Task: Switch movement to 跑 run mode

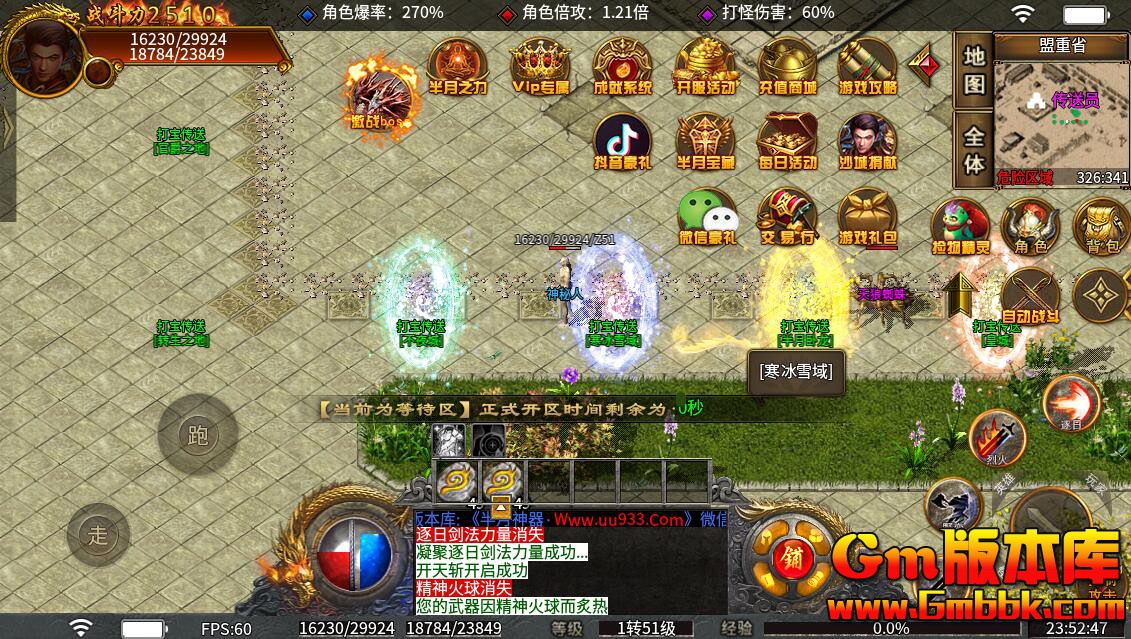Action: (197, 435)
